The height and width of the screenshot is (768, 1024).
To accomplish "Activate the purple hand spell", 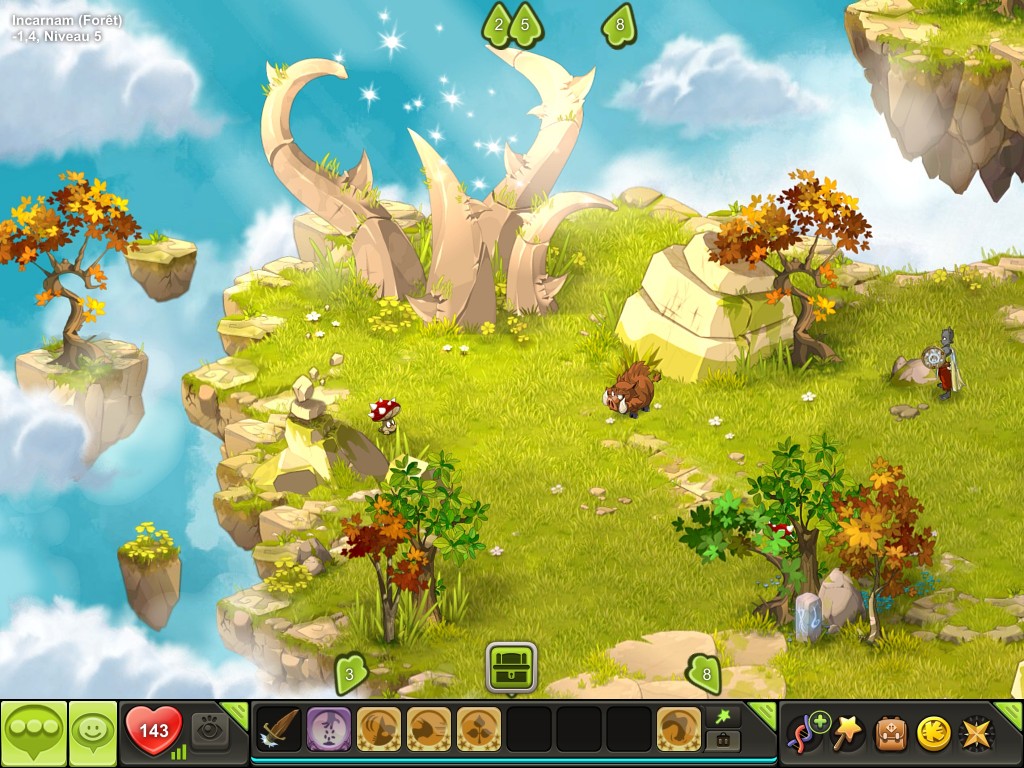I will tap(328, 729).
